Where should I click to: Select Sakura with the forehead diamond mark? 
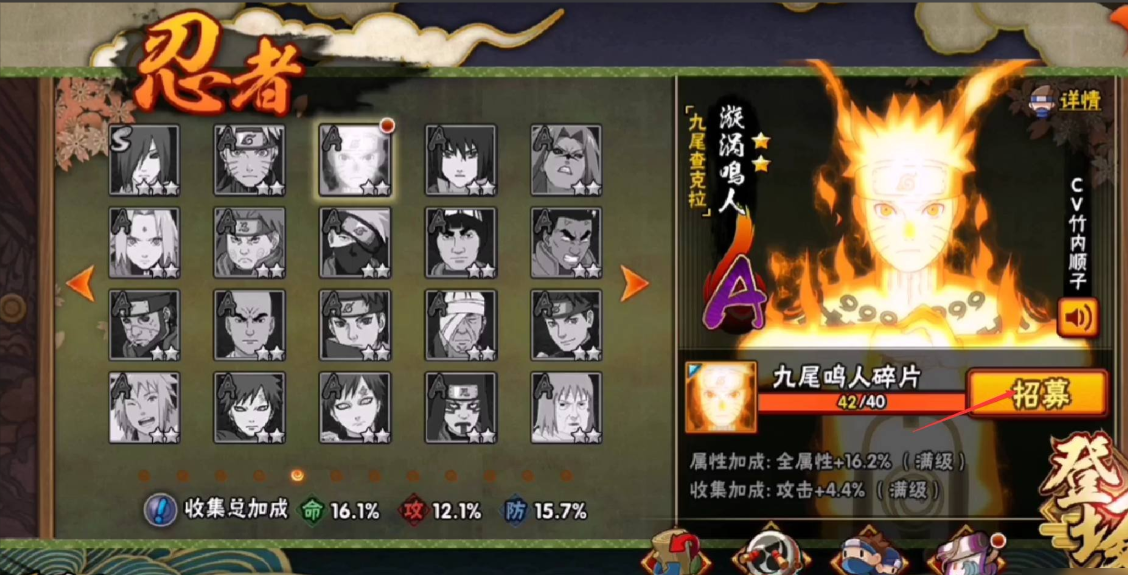[x=144, y=242]
